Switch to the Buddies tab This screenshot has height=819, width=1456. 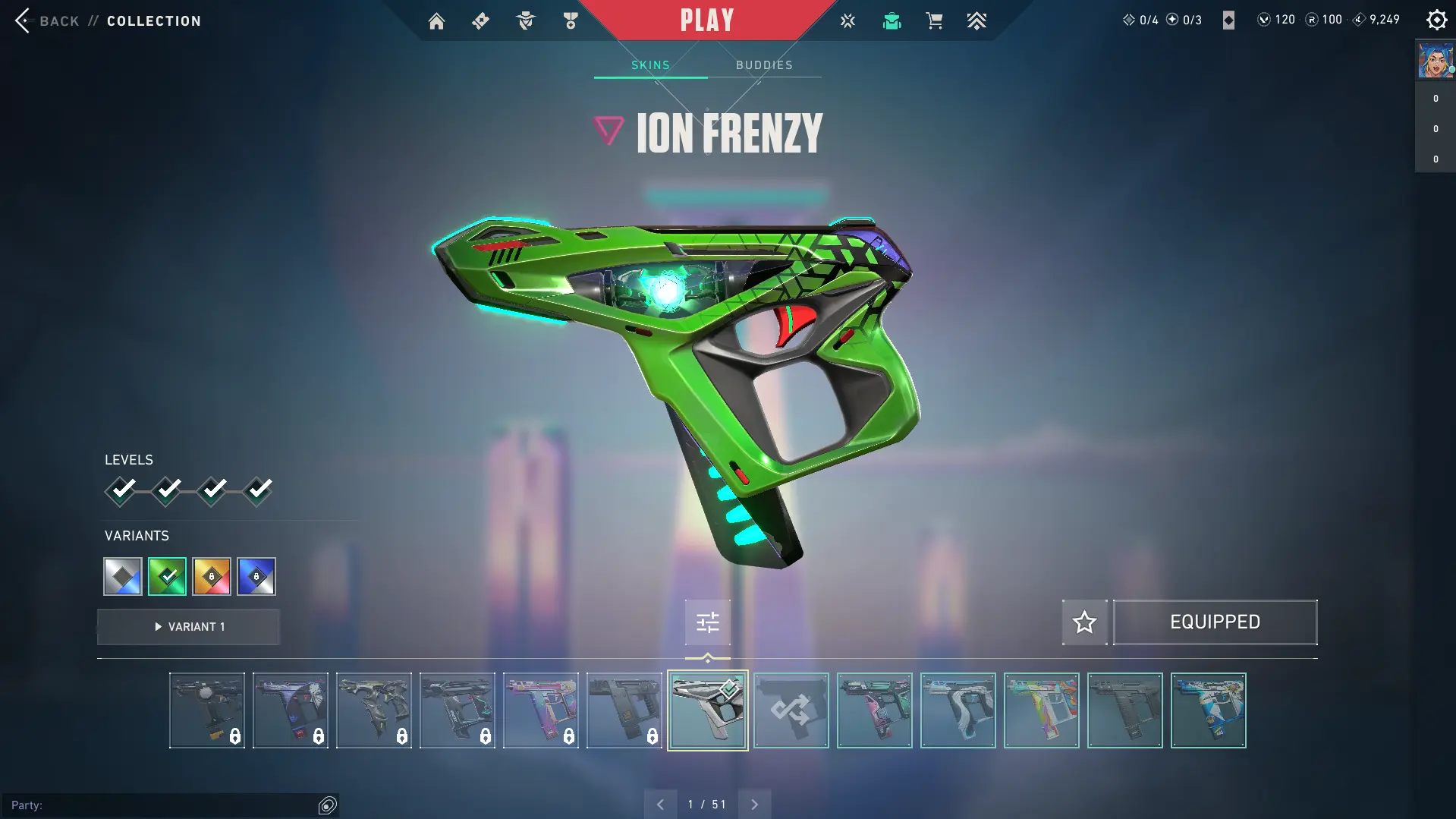tap(764, 65)
